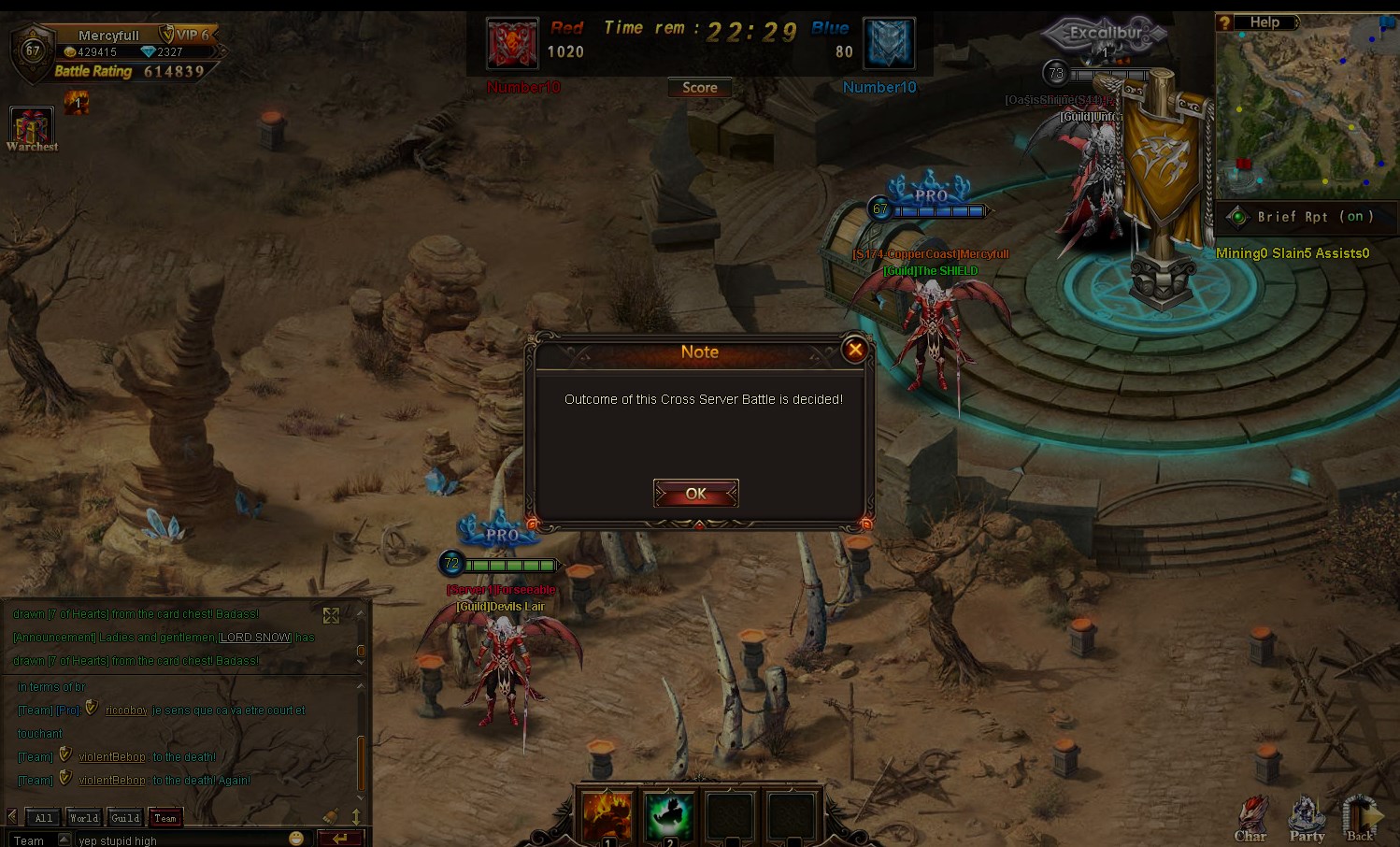Open the Score panel

[x=700, y=88]
